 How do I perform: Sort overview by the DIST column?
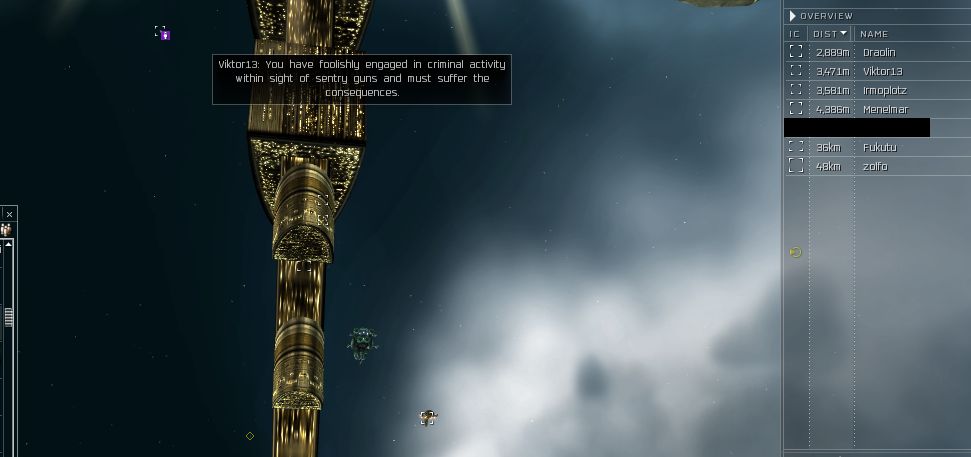click(829, 34)
